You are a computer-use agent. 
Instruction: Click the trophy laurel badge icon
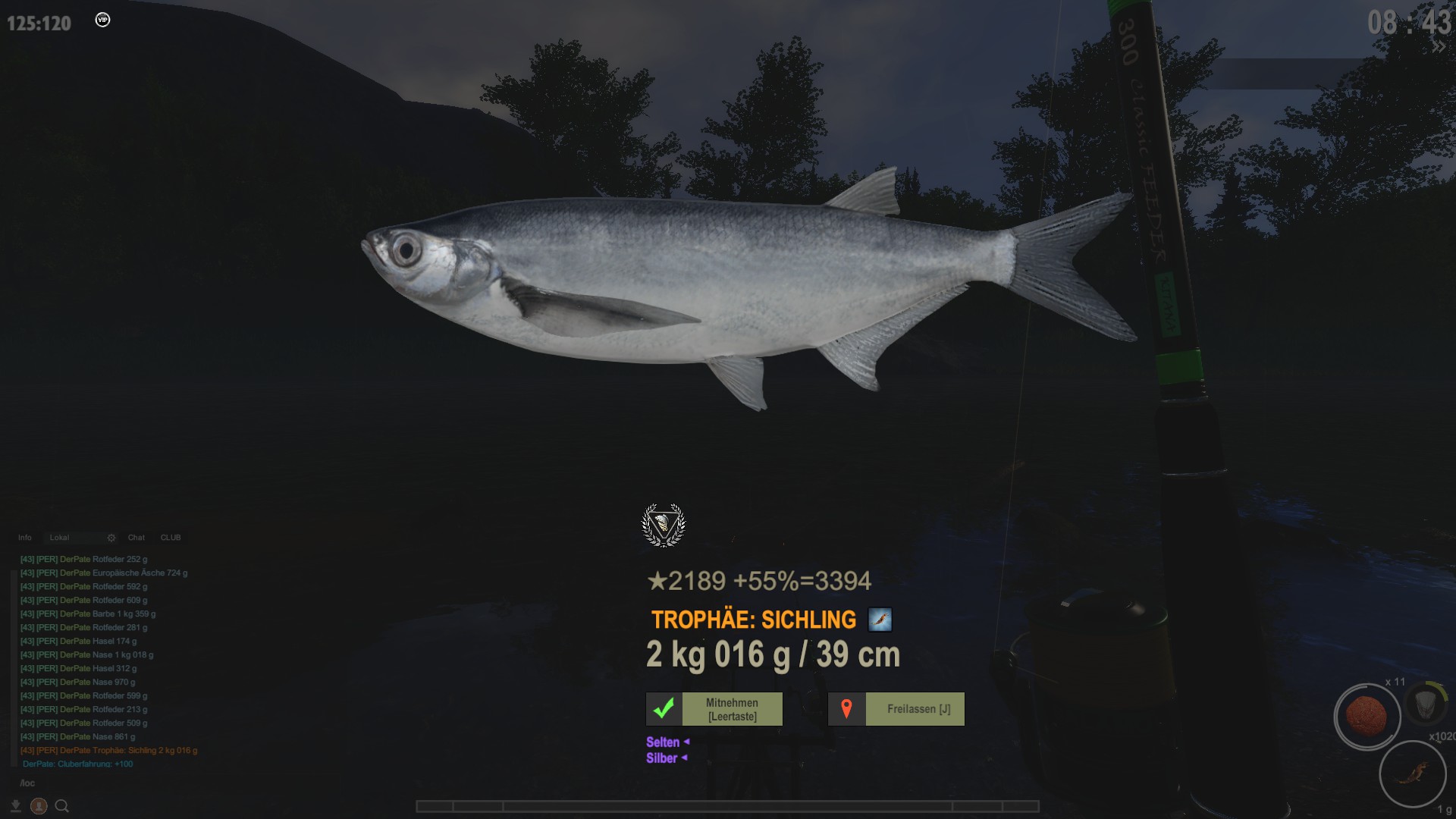pos(664,525)
